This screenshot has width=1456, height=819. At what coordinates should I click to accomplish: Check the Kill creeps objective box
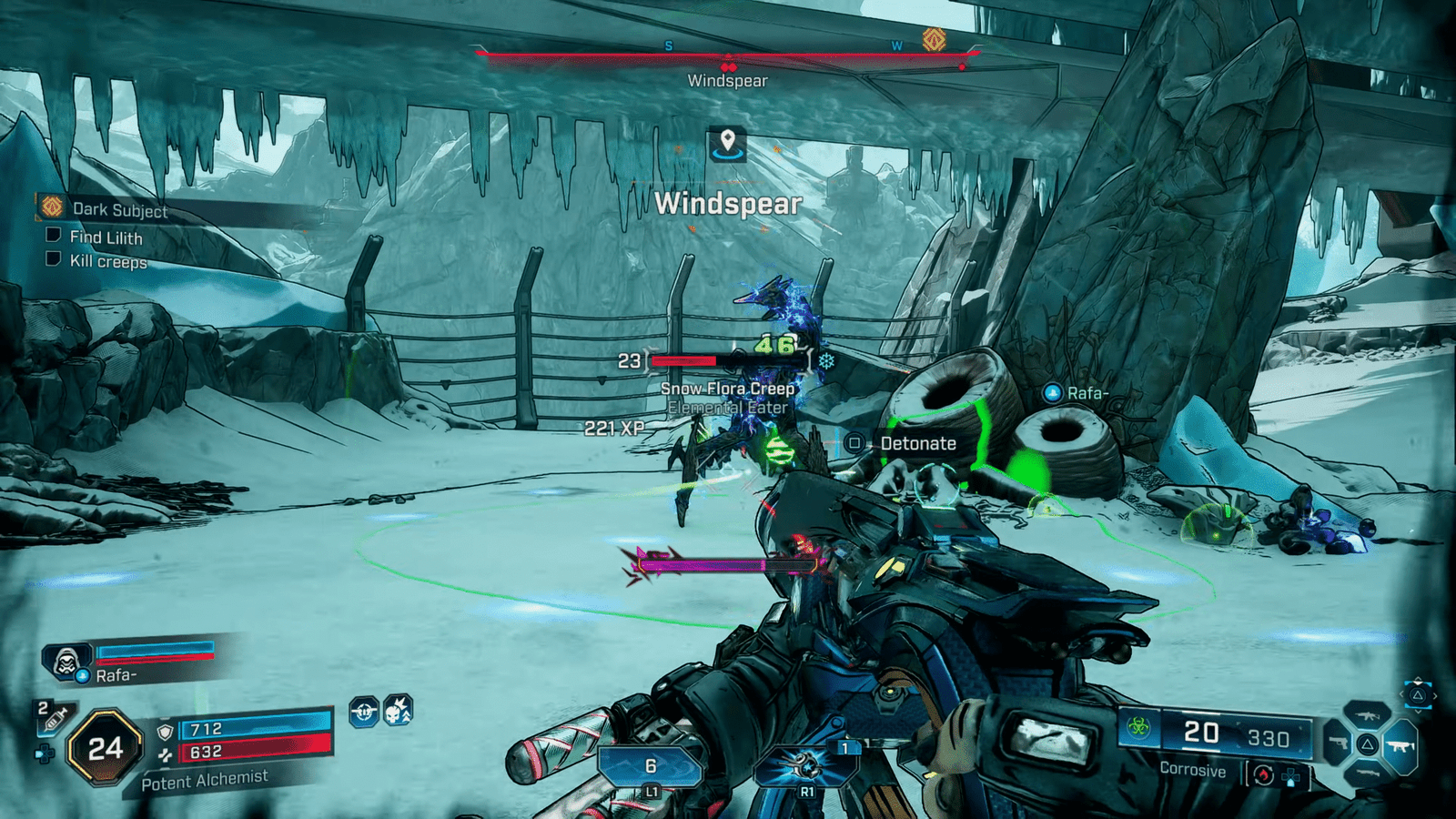coord(54,259)
